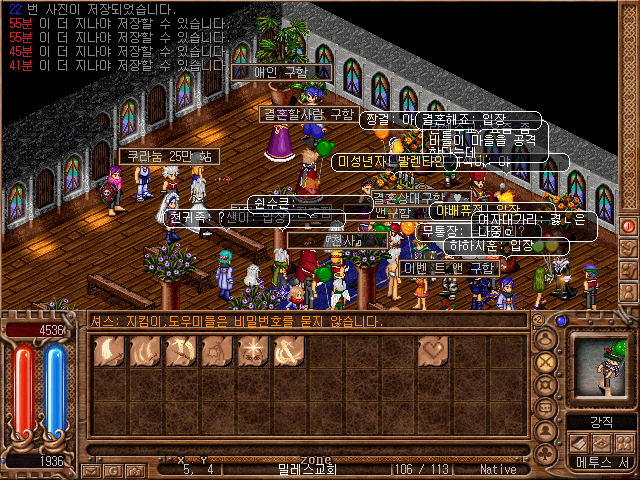Click the red round button on right edge
The image size is (640, 480).
[x=629, y=224]
